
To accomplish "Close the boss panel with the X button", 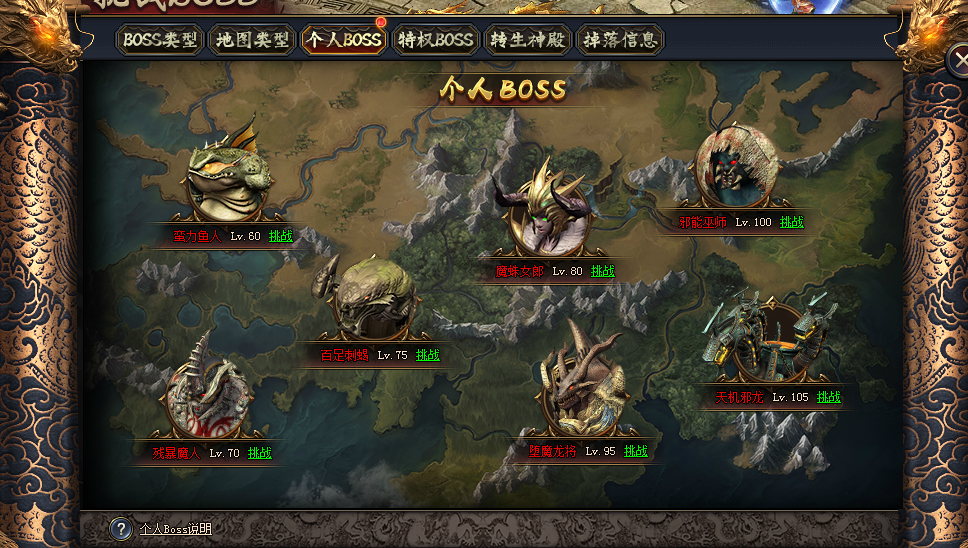I will [957, 61].
